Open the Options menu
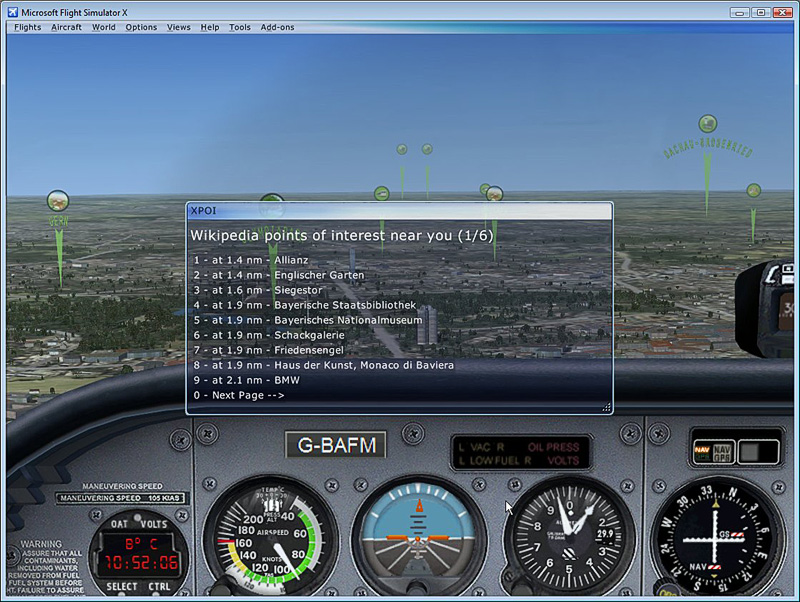The image size is (800, 602). point(141,27)
